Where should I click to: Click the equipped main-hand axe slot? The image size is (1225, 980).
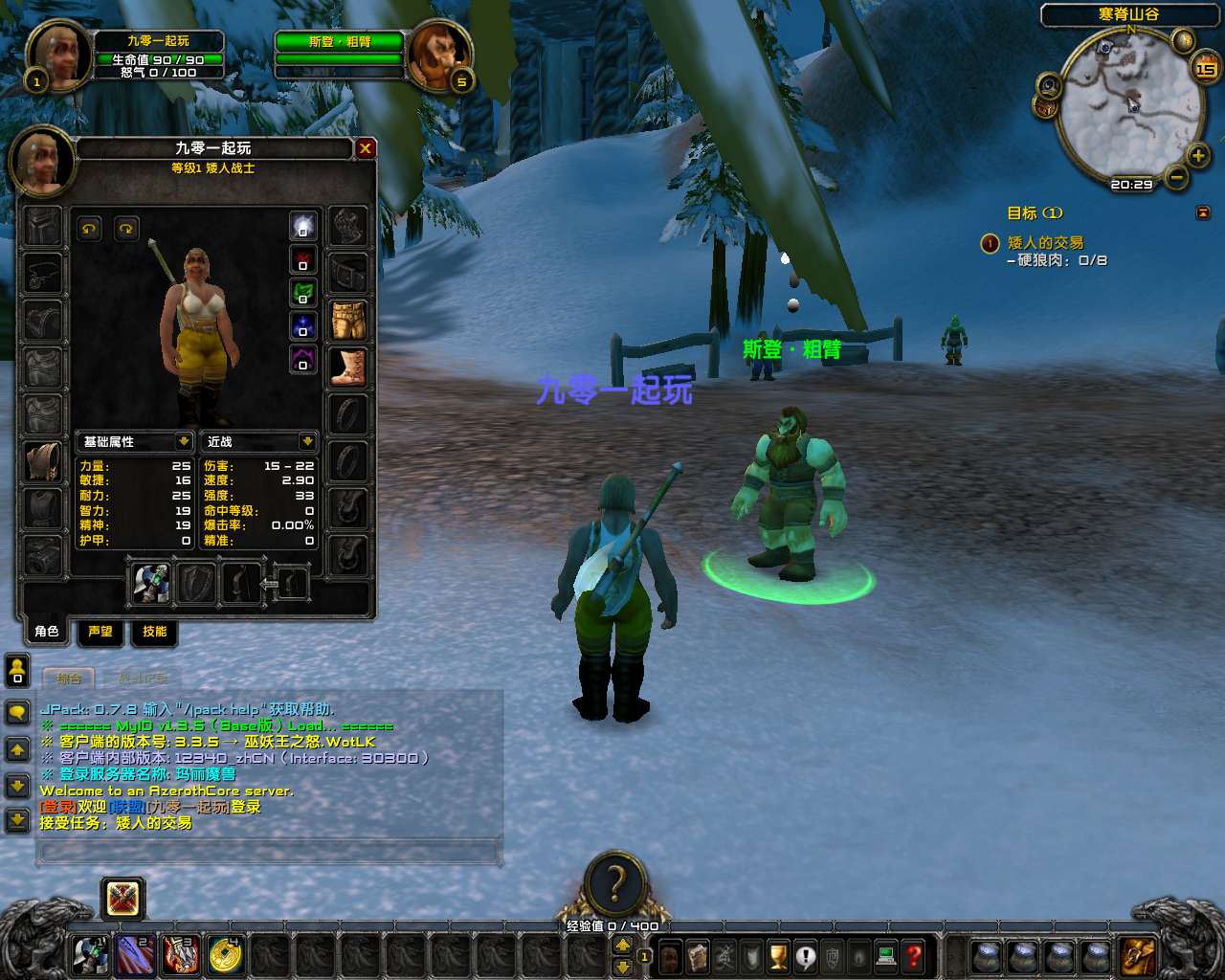coord(150,583)
